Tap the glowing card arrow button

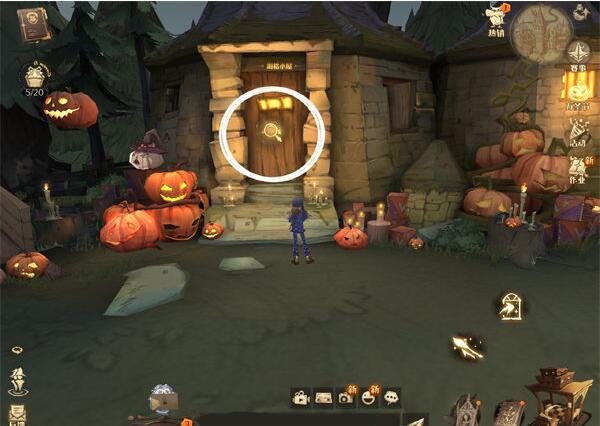coord(510,308)
